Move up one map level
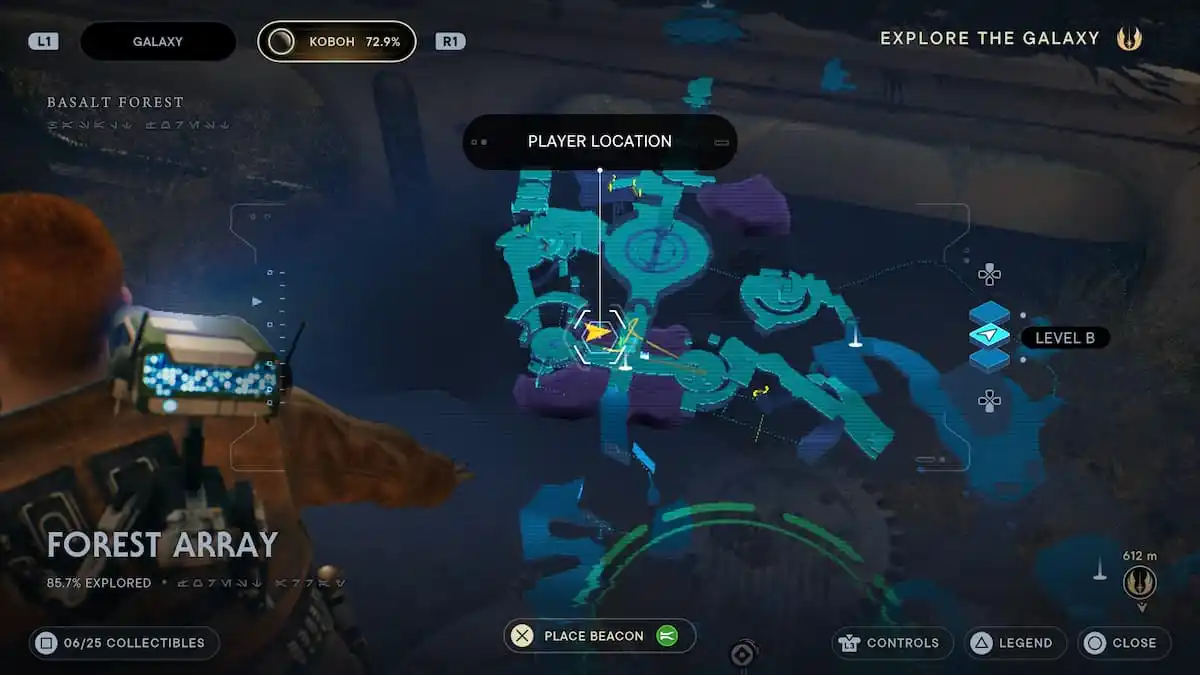The image size is (1200, 675). (989, 274)
